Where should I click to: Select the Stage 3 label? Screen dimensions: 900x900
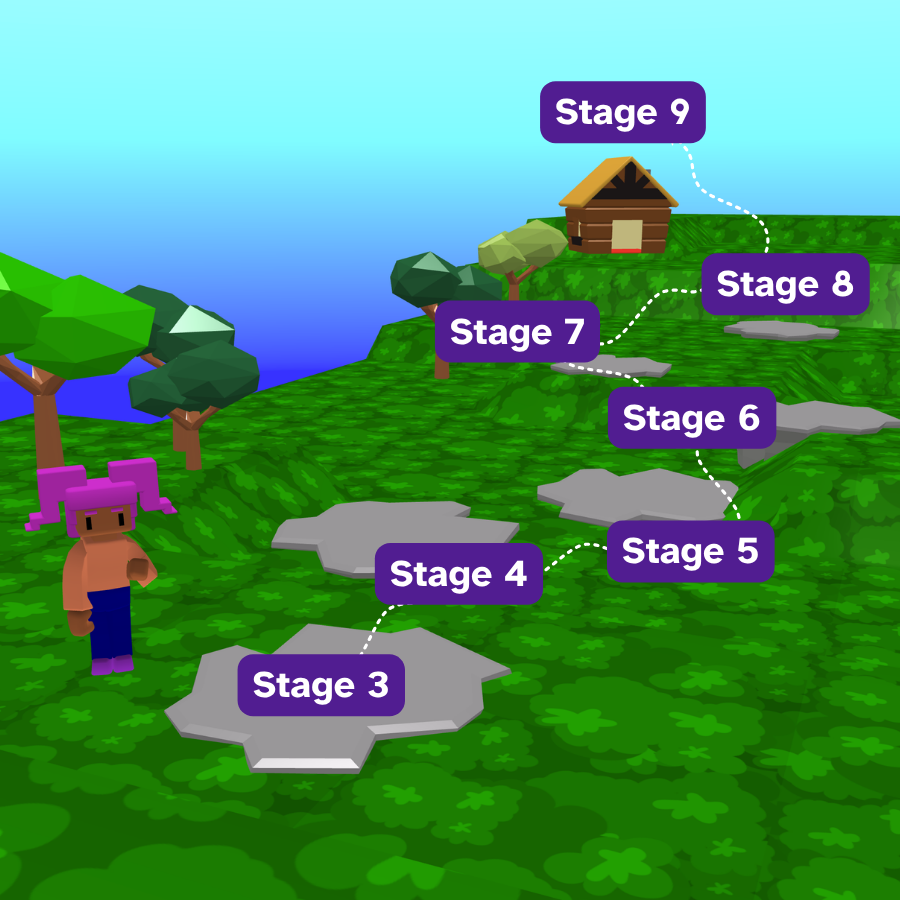coord(320,685)
